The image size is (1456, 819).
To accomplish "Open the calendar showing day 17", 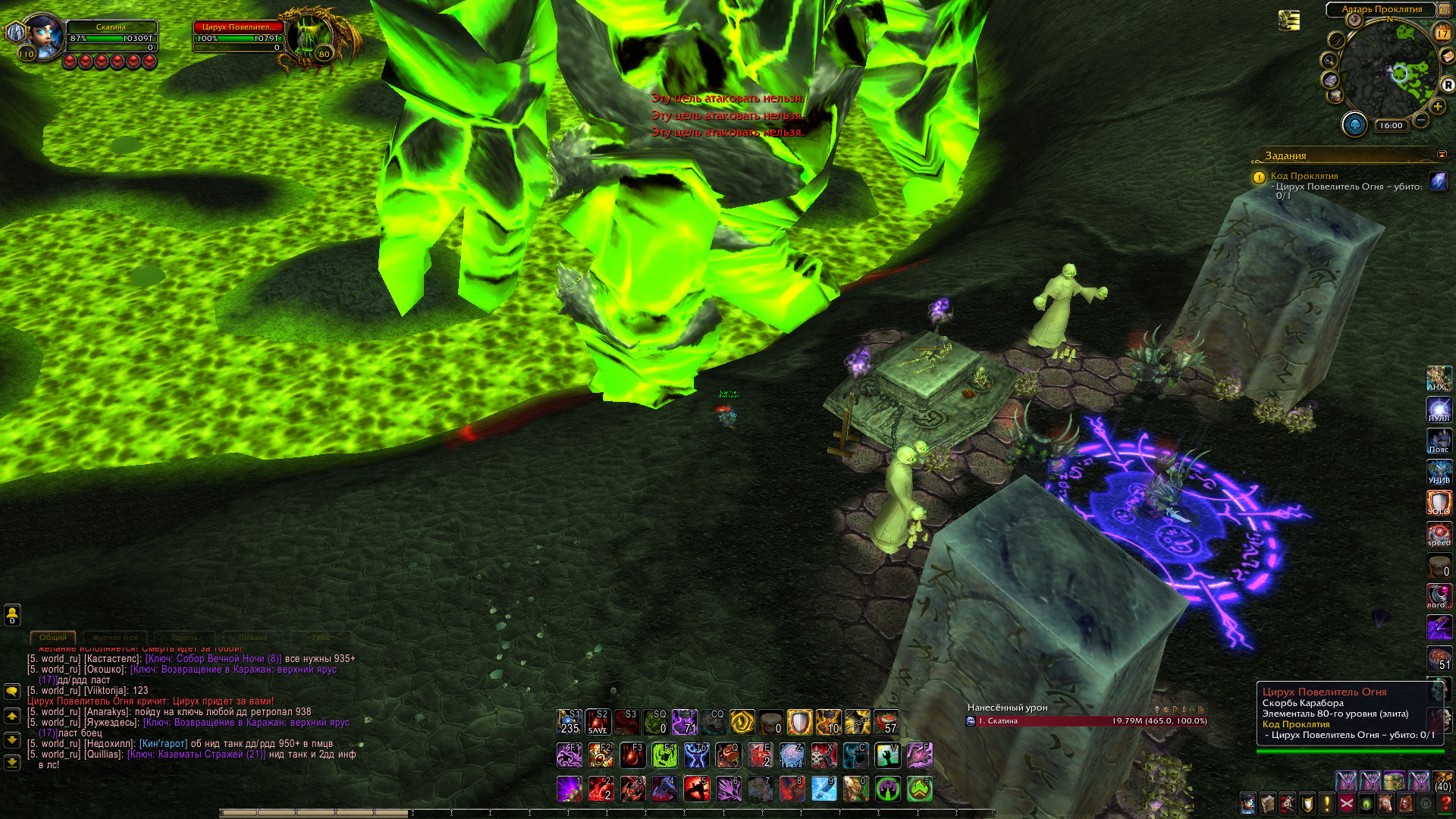I will click(1442, 33).
